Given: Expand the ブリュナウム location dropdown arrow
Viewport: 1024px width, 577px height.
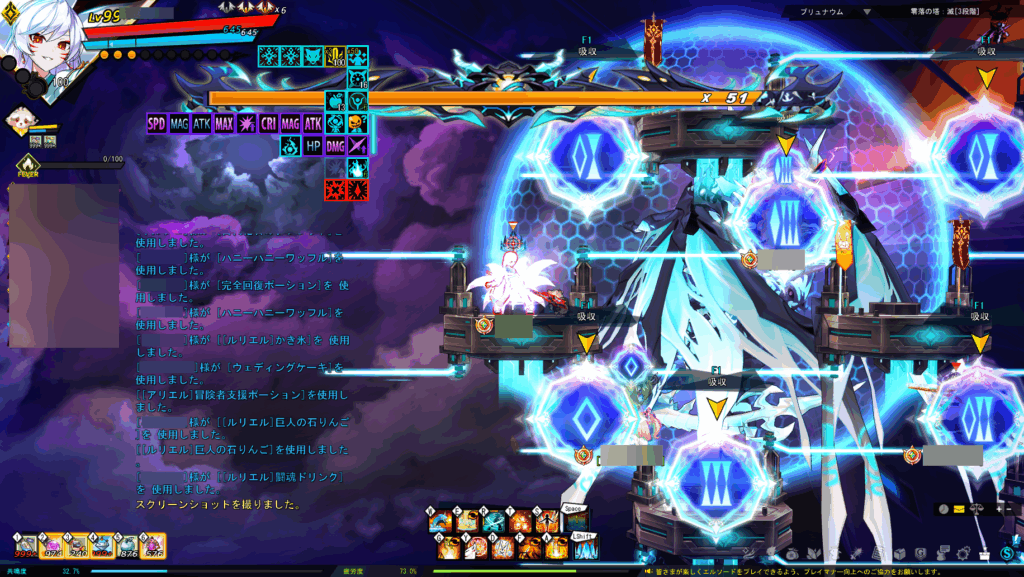Looking at the screenshot, I should [x=866, y=12].
